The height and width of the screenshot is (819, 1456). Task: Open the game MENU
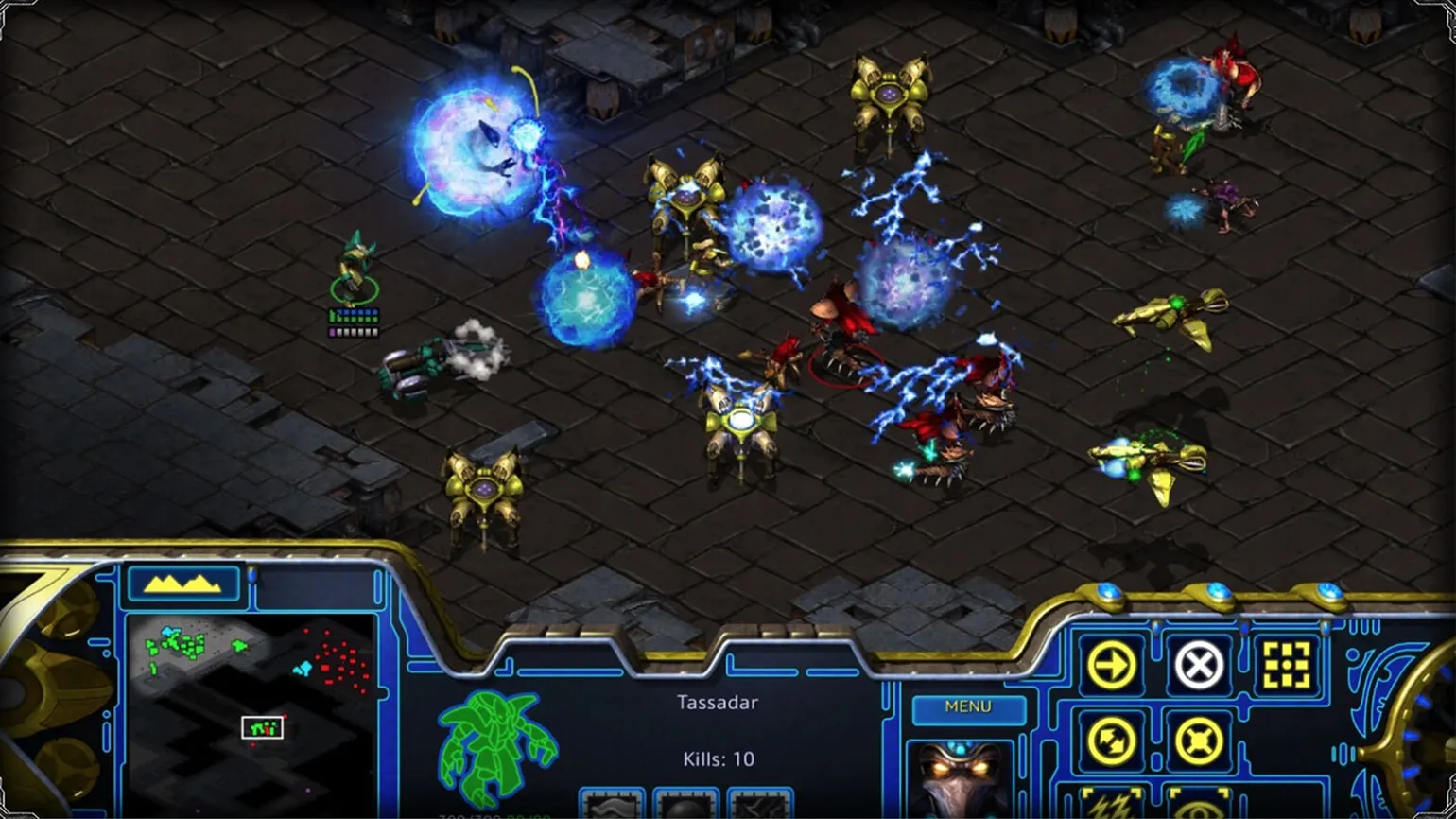(x=968, y=708)
